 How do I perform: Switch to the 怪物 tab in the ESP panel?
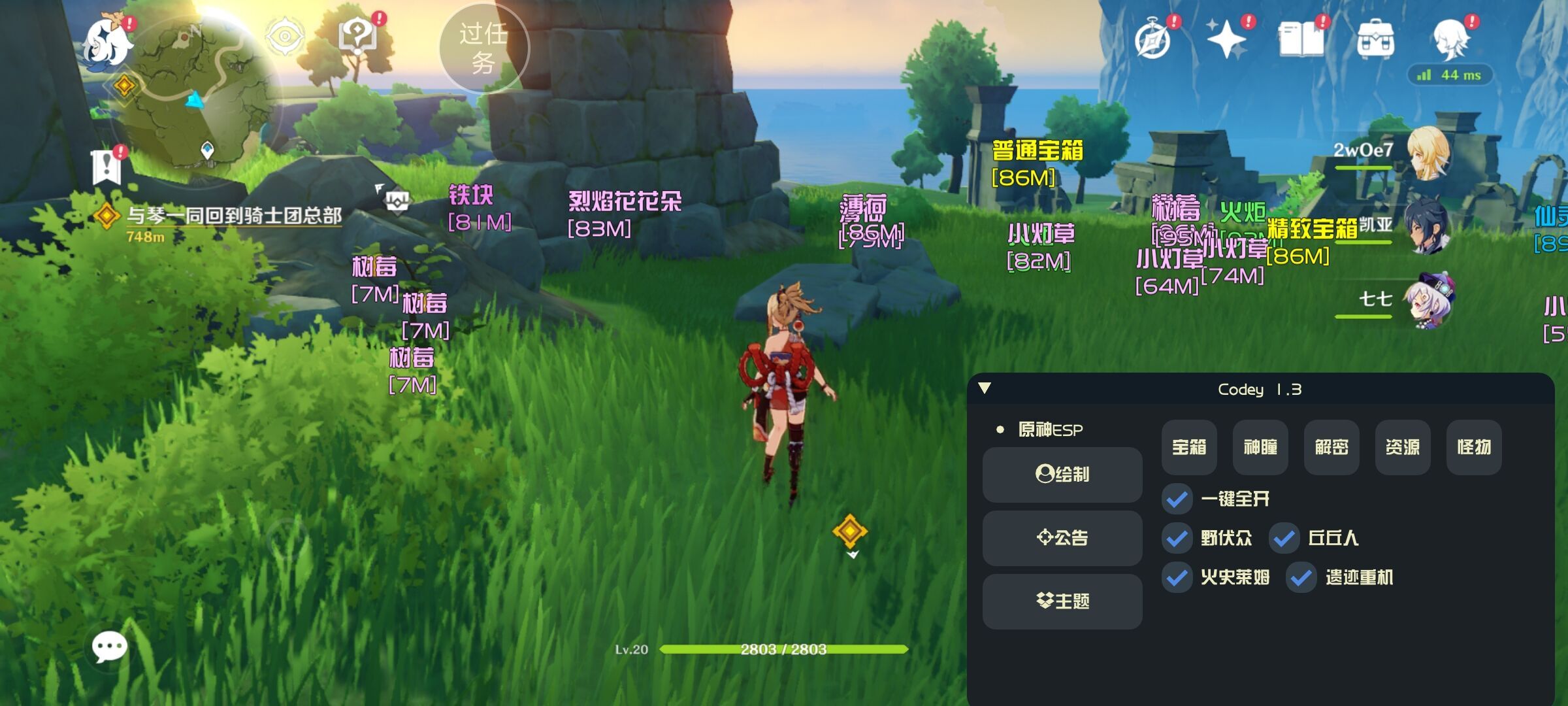[x=1473, y=448]
